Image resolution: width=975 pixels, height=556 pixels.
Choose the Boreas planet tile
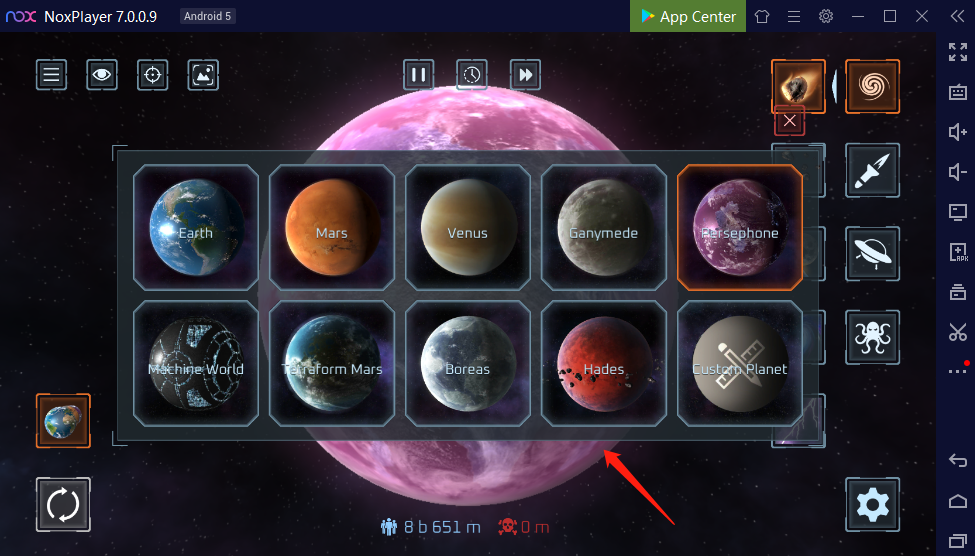[468, 364]
